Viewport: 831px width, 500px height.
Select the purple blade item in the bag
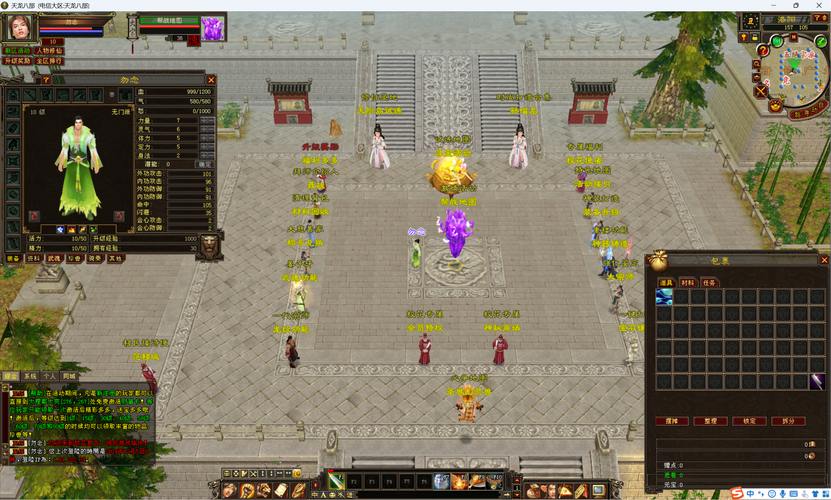click(817, 381)
